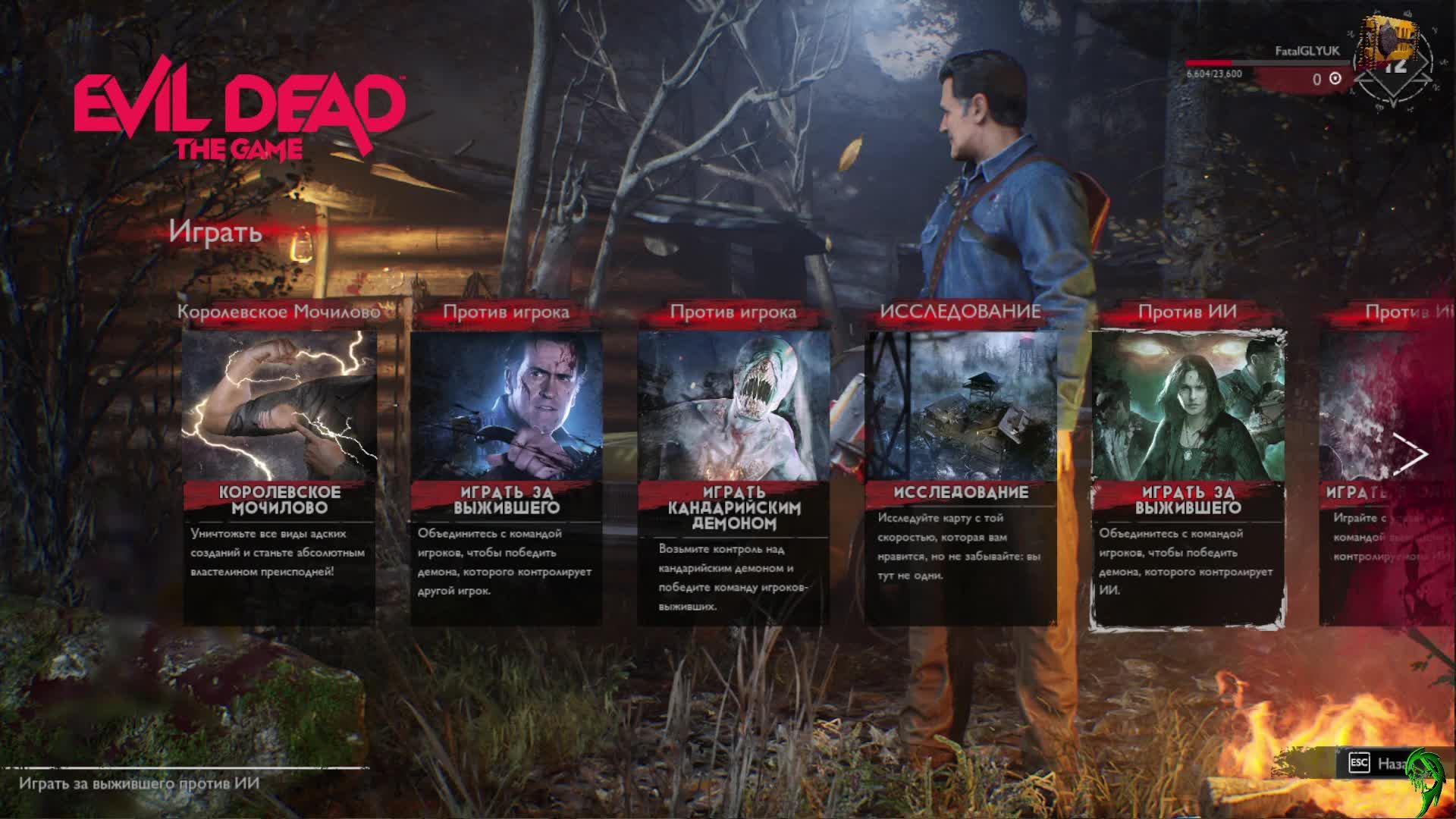Show more modes with the right arrow
Viewport: 1456px width, 819px height.
(x=1410, y=456)
